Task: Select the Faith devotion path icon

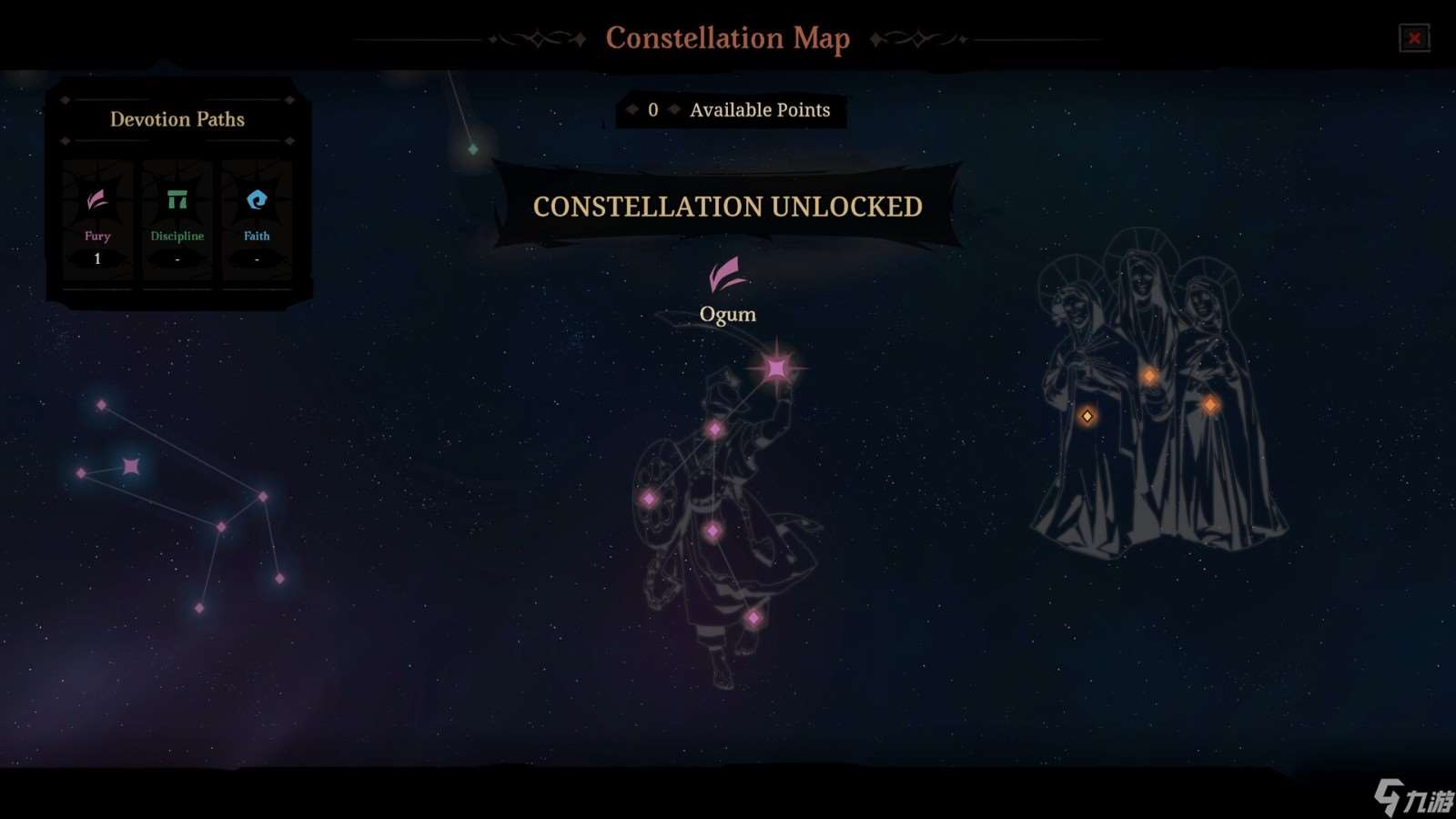Action: (256, 197)
